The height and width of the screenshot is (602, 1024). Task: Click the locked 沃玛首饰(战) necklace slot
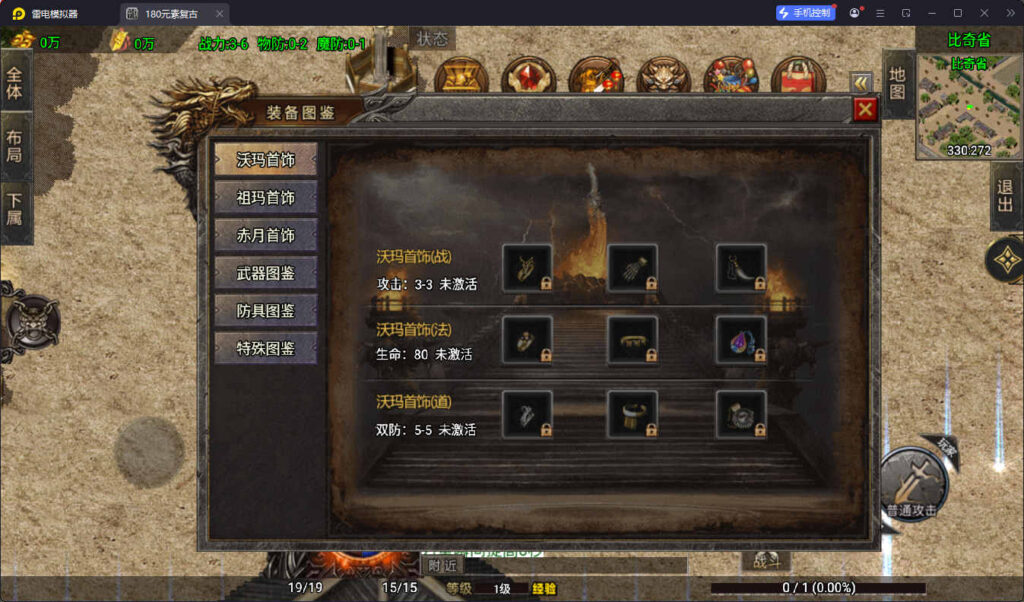tap(527, 268)
